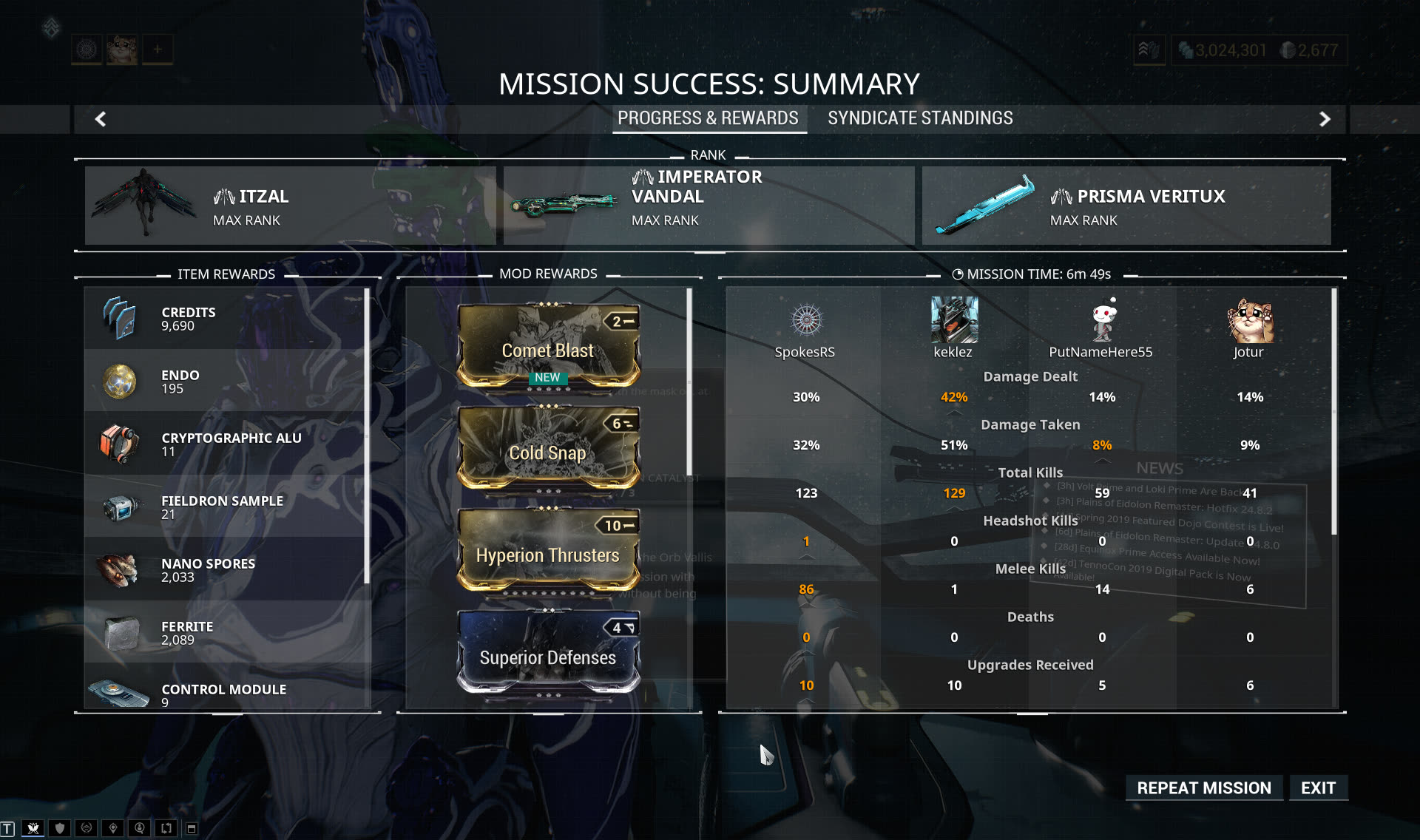Select the Endo reward row
This screenshot has width=1420, height=840.
pyautogui.click(x=226, y=381)
